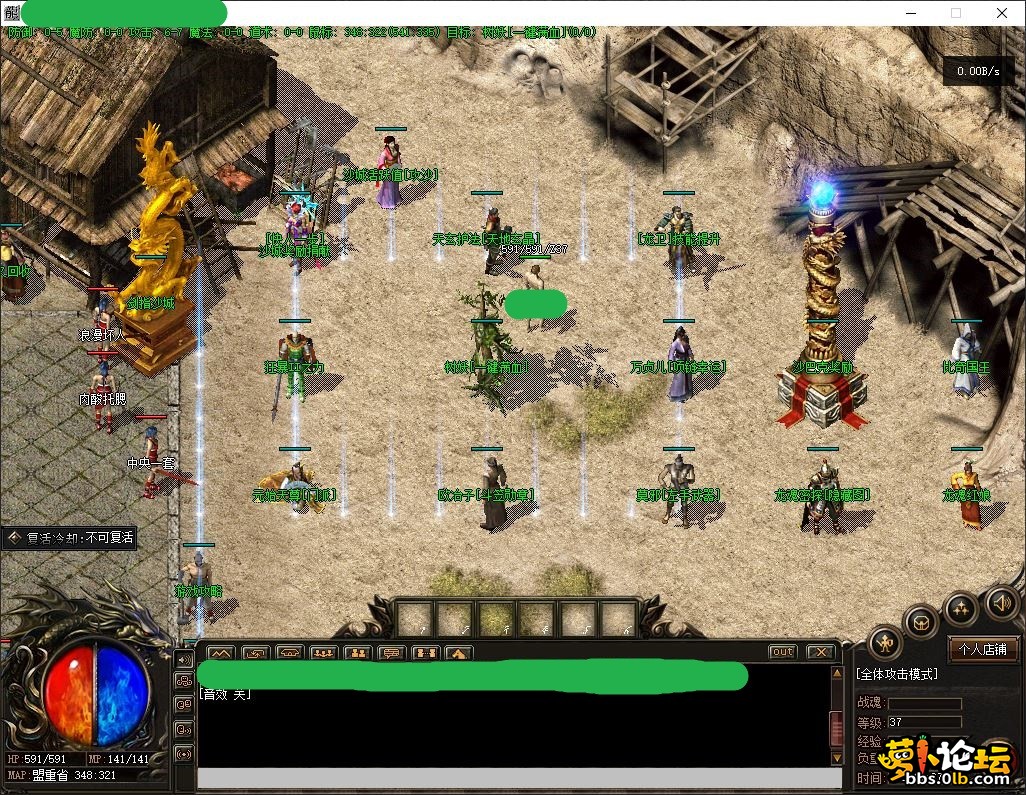Open the 个人店铺 personal shop
1026x795 pixels.
click(x=982, y=649)
